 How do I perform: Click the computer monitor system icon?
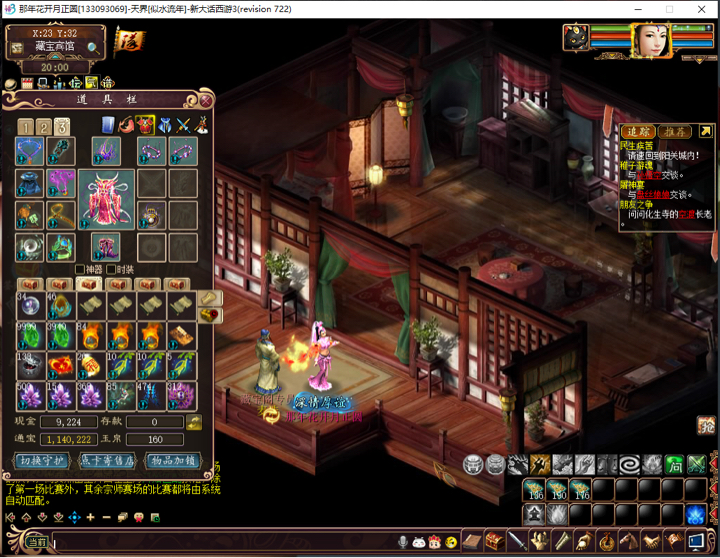[x=696, y=541]
